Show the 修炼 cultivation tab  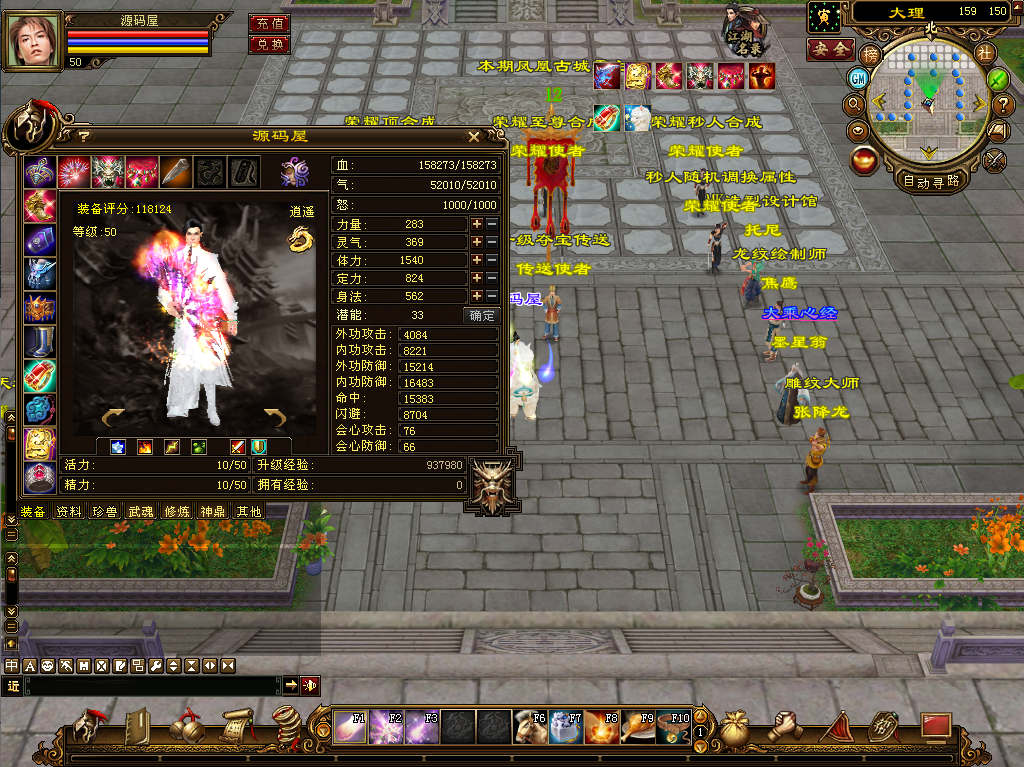coord(176,511)
